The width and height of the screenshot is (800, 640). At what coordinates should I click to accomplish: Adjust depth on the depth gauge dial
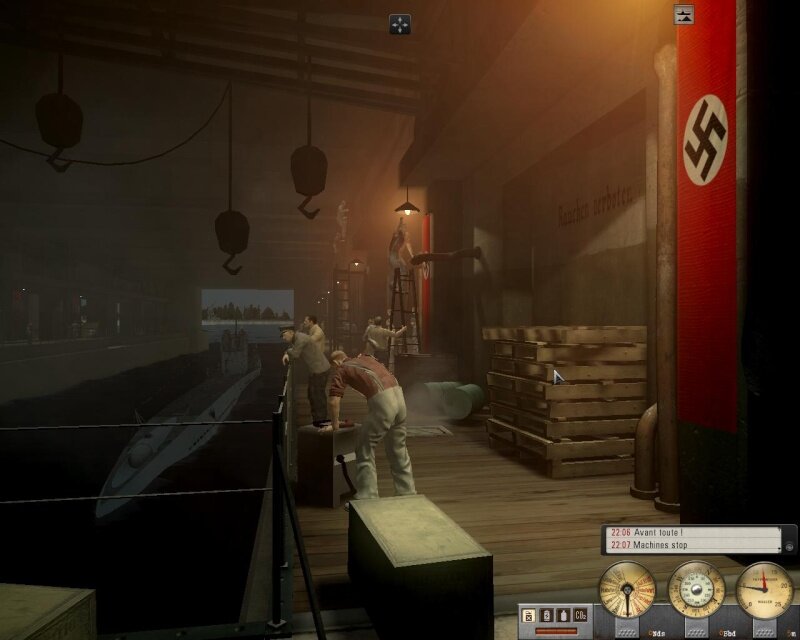(x=765, y=589)
